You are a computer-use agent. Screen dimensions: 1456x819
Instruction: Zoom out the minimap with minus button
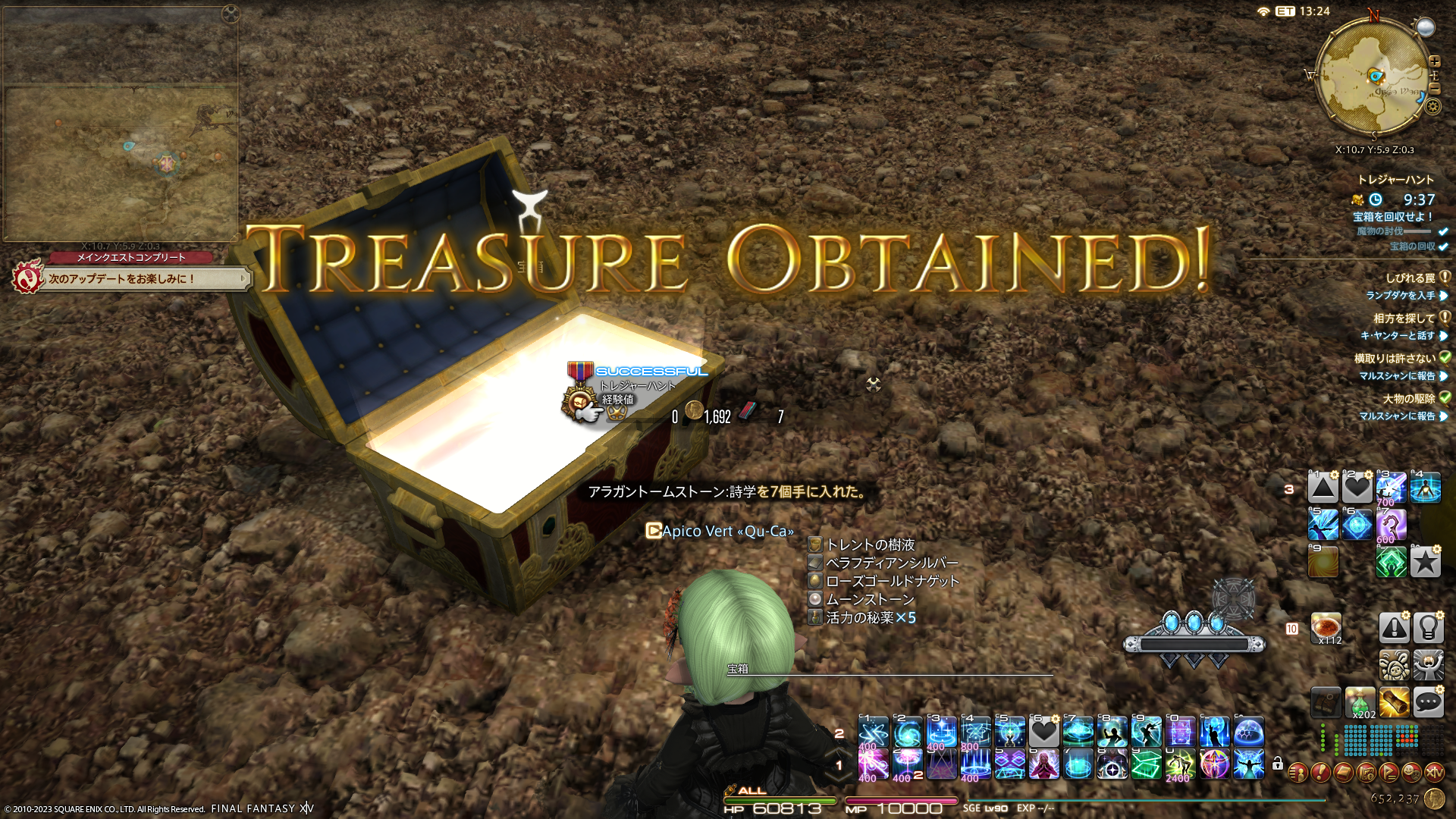[1434, 89]
